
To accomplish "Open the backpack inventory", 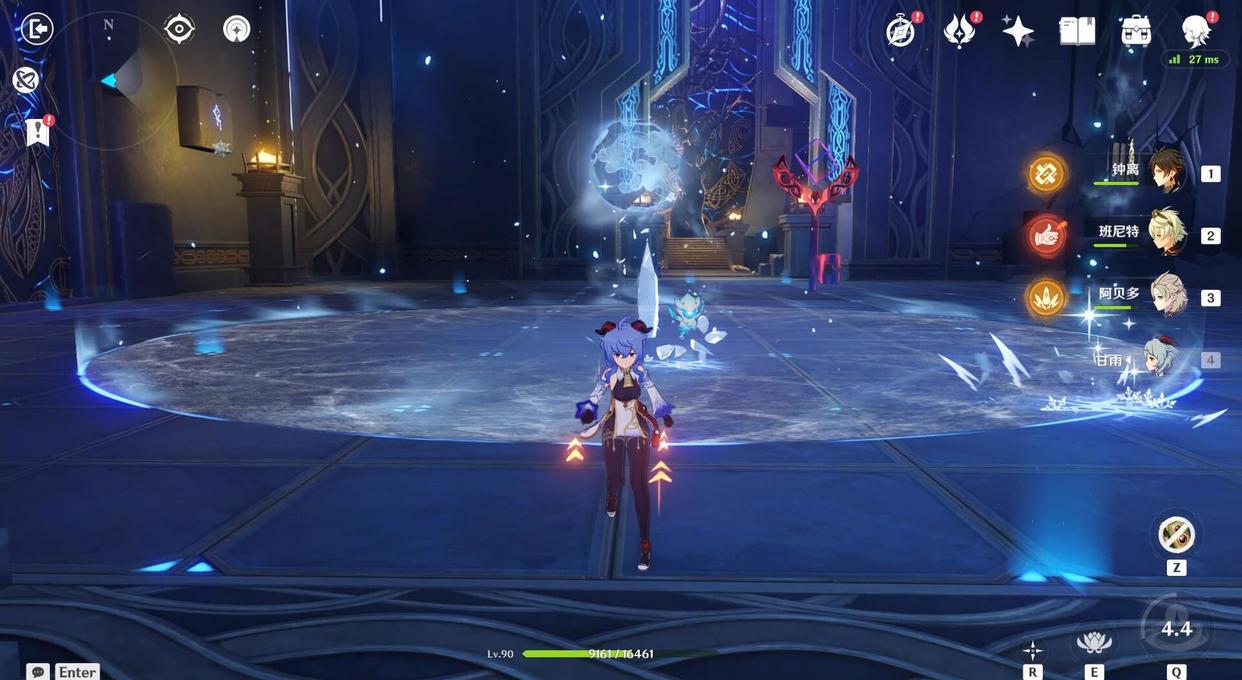I will 1136,31.
